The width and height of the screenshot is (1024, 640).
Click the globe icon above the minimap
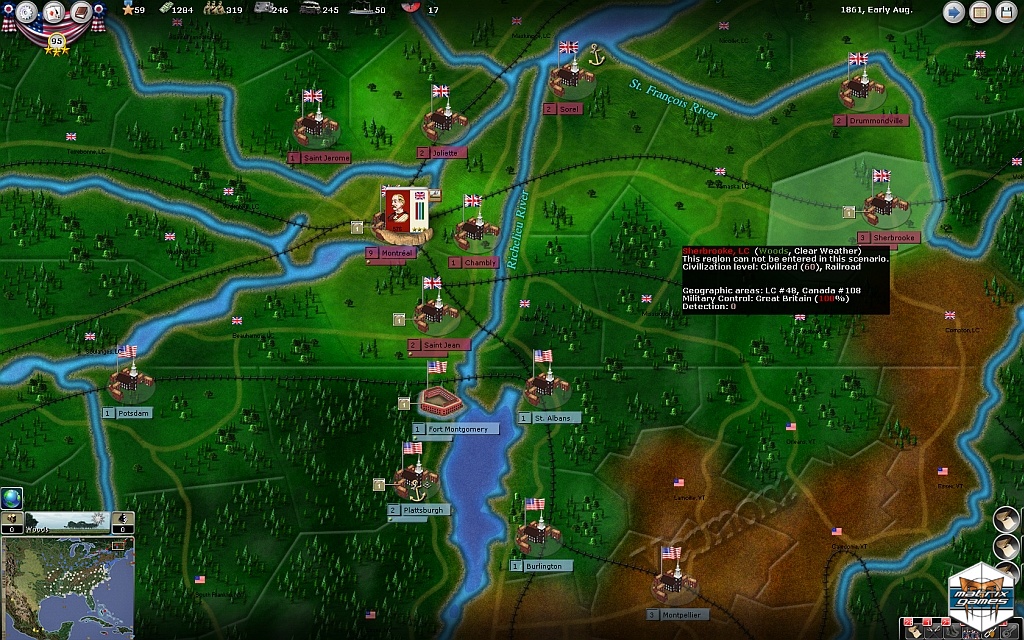(x=12, y=498)
